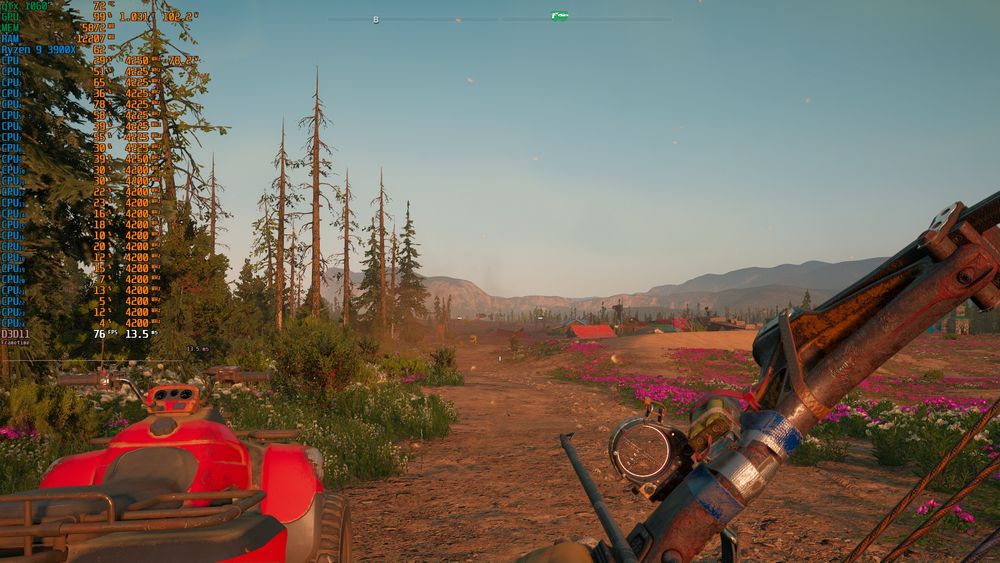The image size is (1000, 563).
Task: Click the green marker on the compass bar
Action: point(559,16)
